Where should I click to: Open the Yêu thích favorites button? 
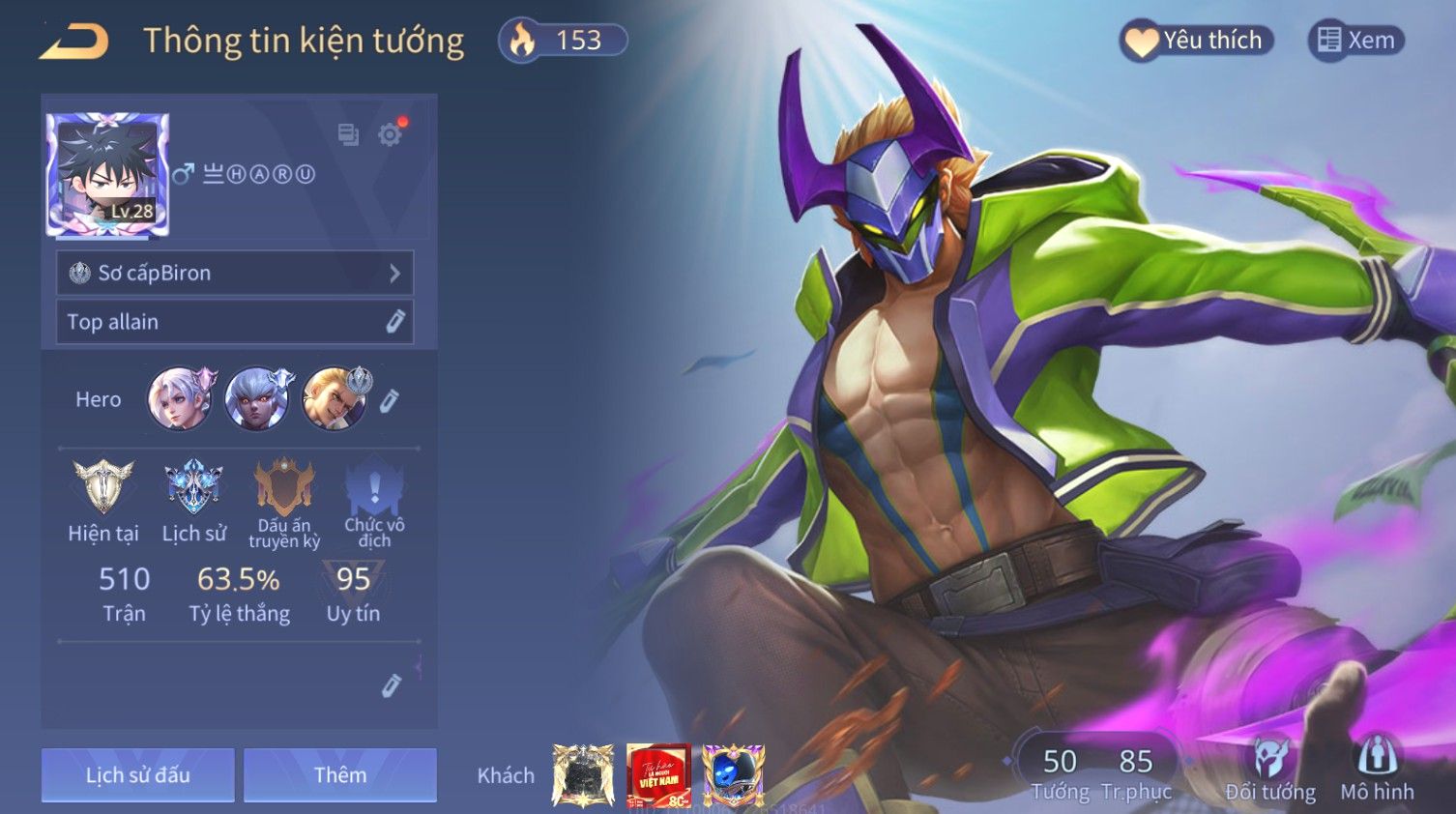click(1196, 41)
